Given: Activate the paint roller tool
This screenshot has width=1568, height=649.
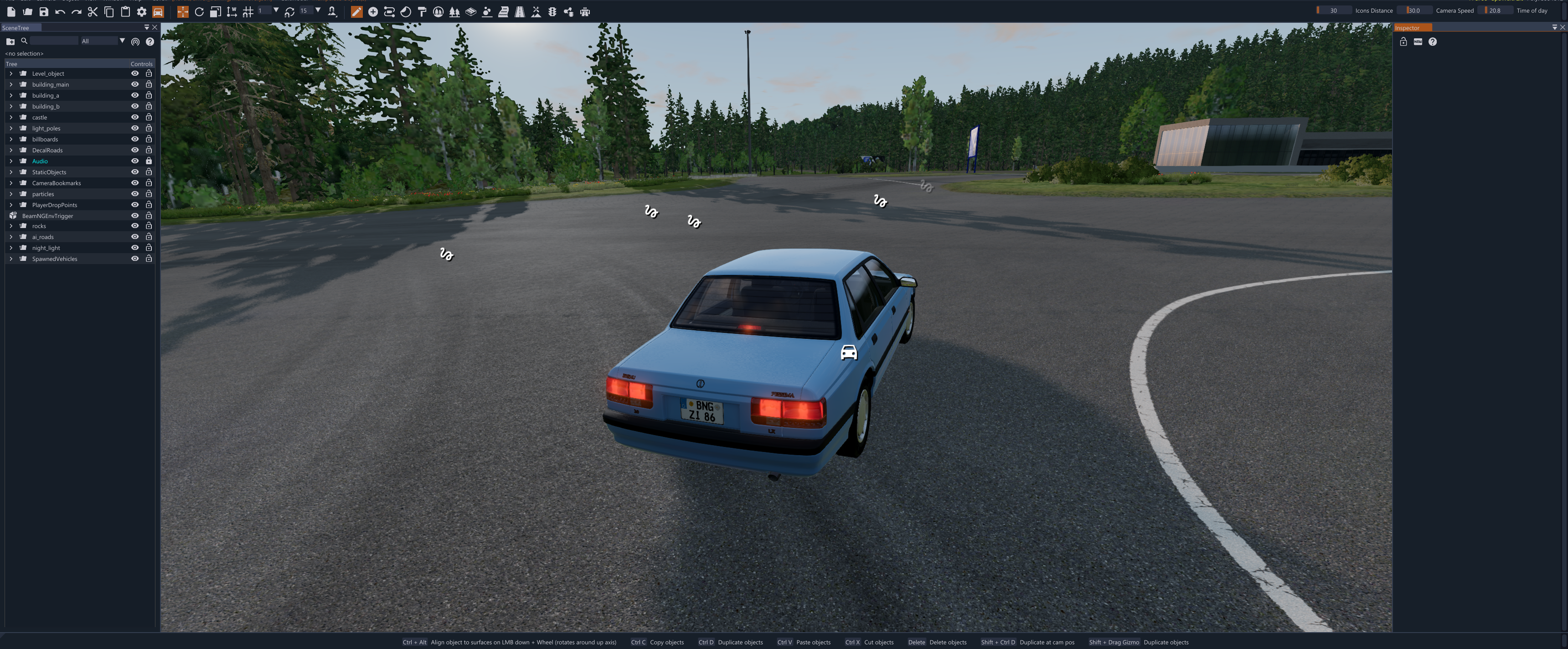Looking at the screenshot, I should pos(422,11).
